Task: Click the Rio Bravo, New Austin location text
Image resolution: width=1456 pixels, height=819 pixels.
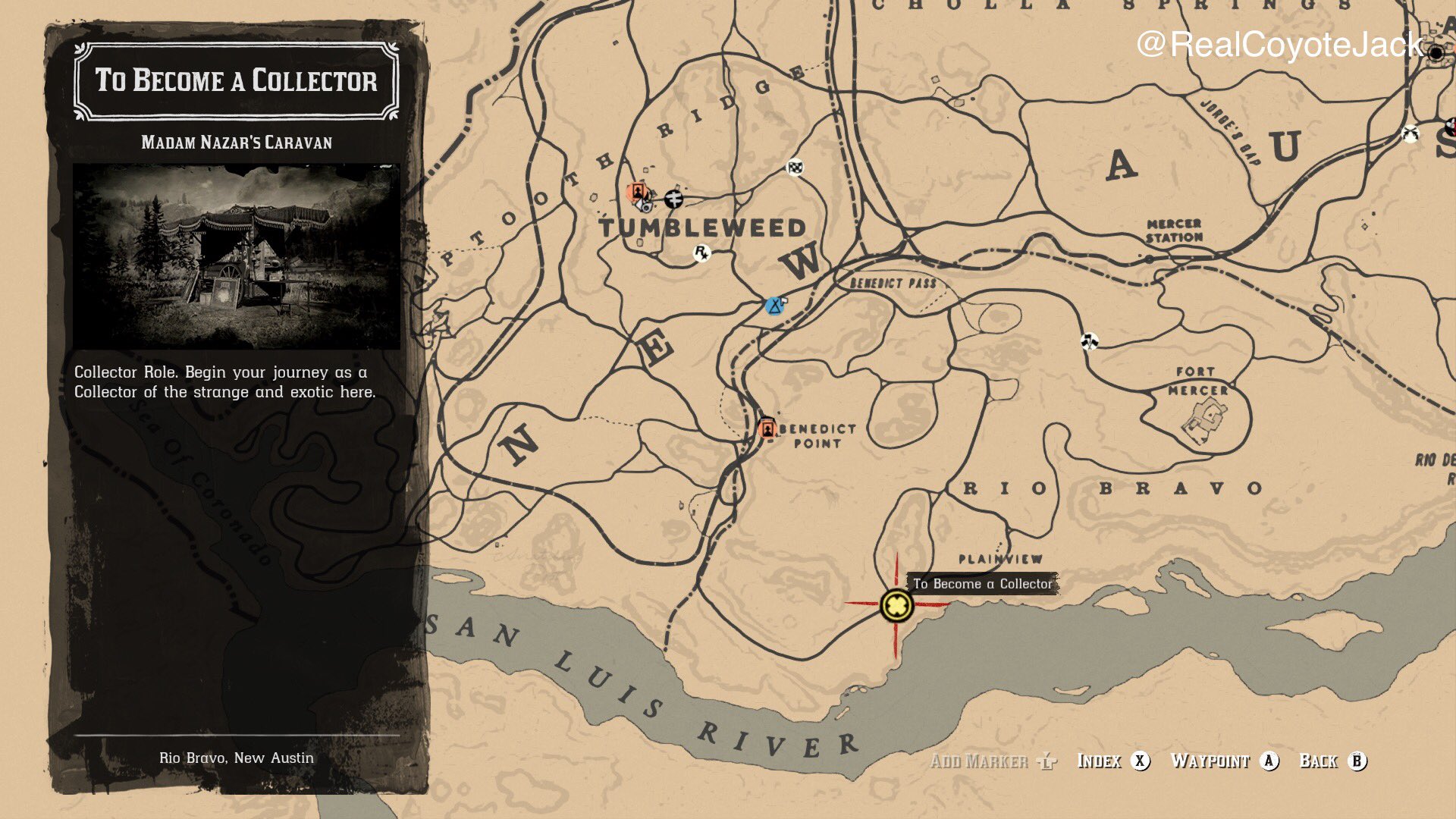Action: pos(237,757)
